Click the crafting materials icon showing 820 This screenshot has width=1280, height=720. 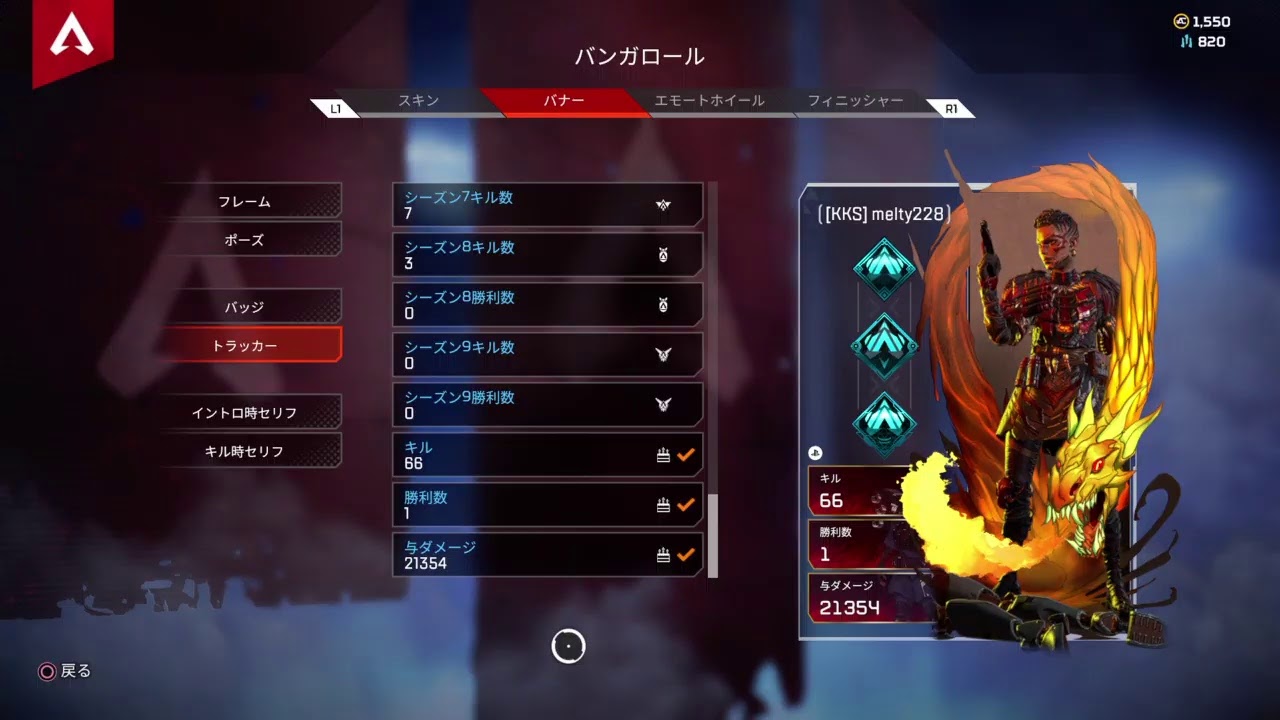point(1185,41)
